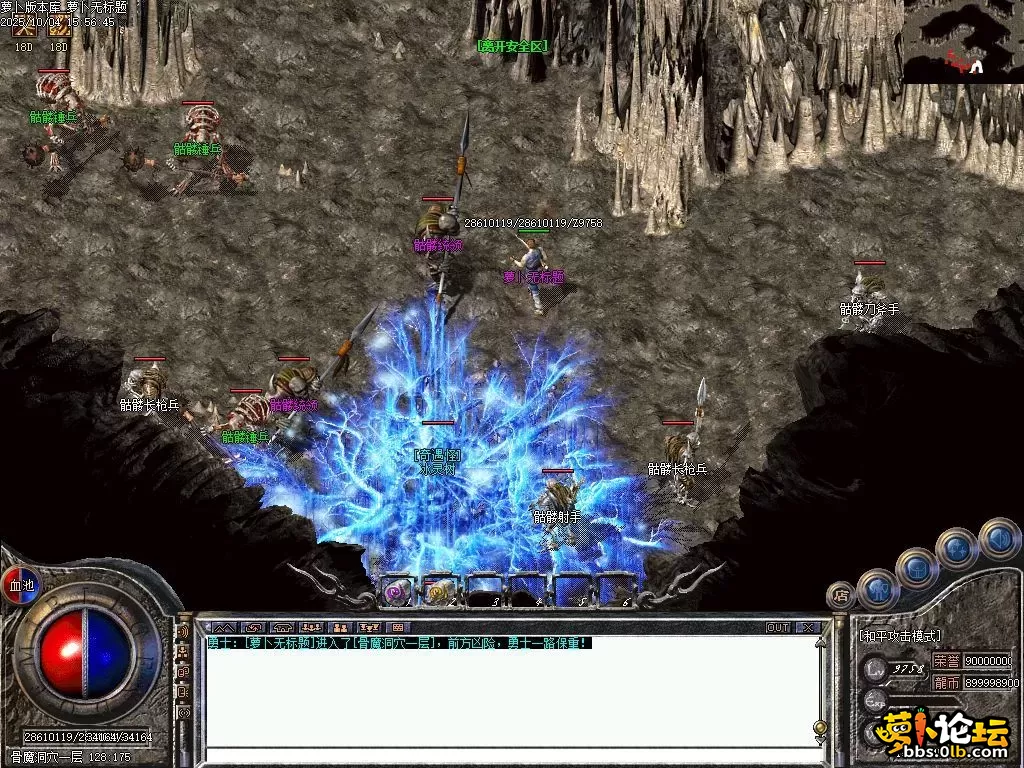This screenshot has width=1024, height=768.
Task: Click the OUT button above the chat
Action: click(778, 628)
